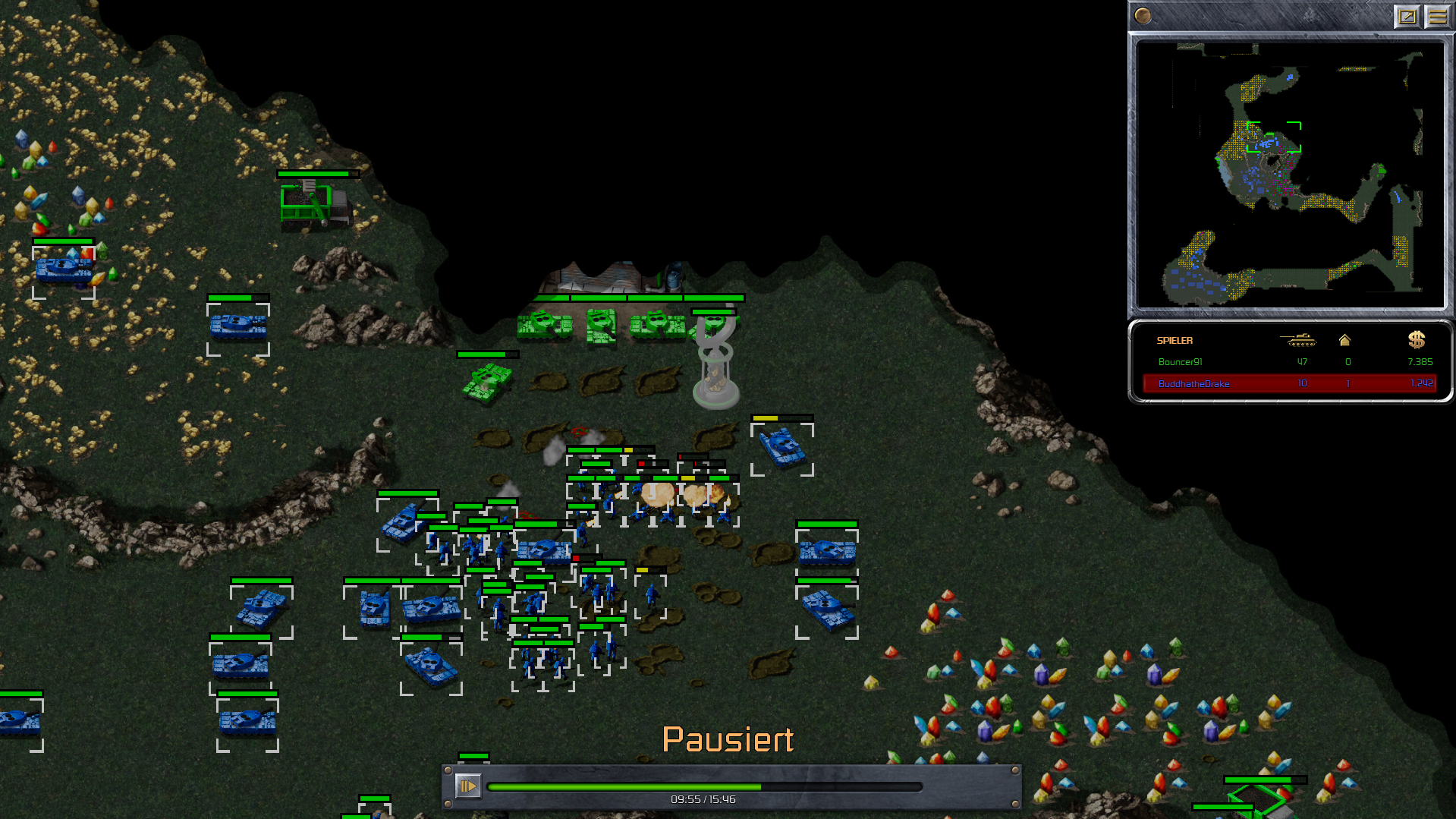Click the tank units column icon
1456x819 pixels.
click(1297, 340)
